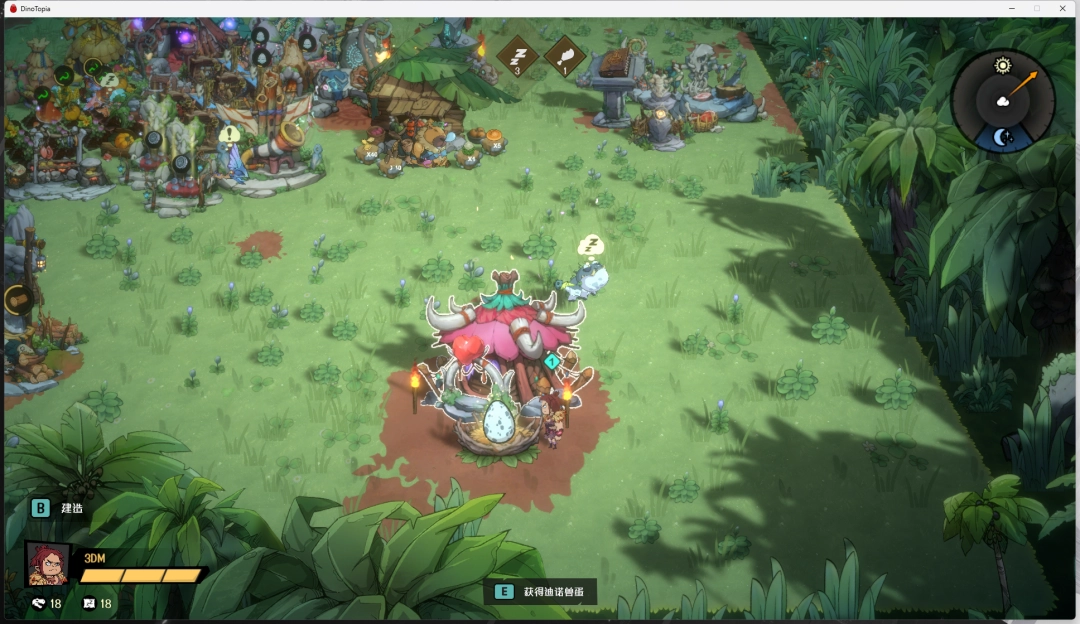Open the day-night clock dial
This screenshot has height=624, width=1080.
(x=1003, y=101)
